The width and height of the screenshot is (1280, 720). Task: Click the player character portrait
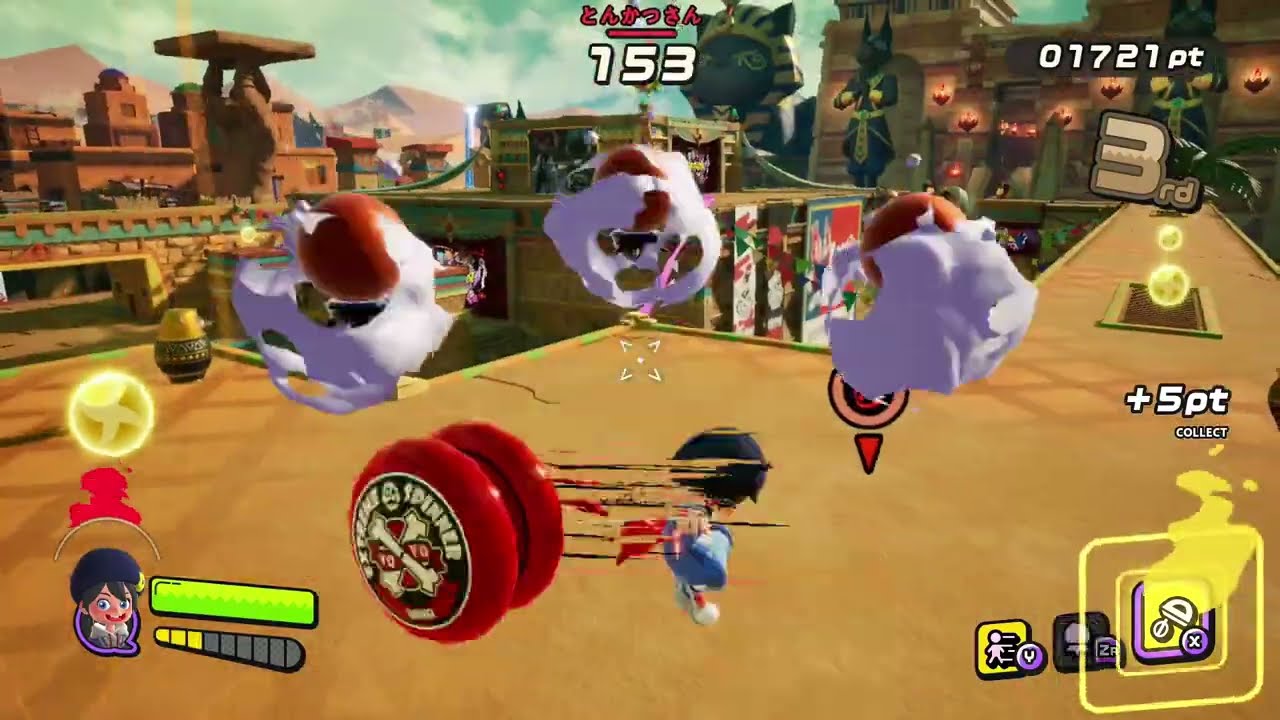point(106,603)
